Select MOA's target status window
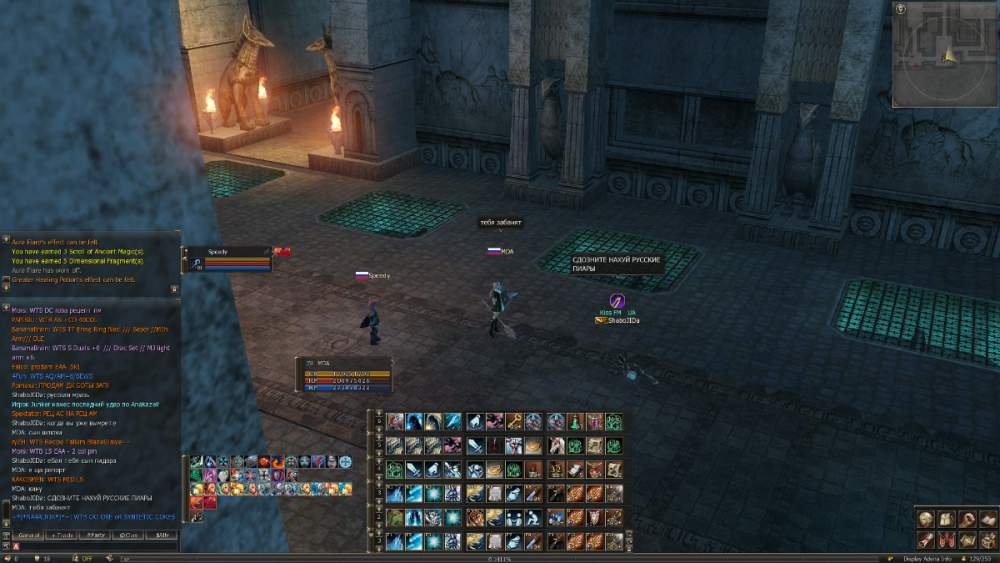The height and width of the screenshot is (563, 1000). (346, 373)
